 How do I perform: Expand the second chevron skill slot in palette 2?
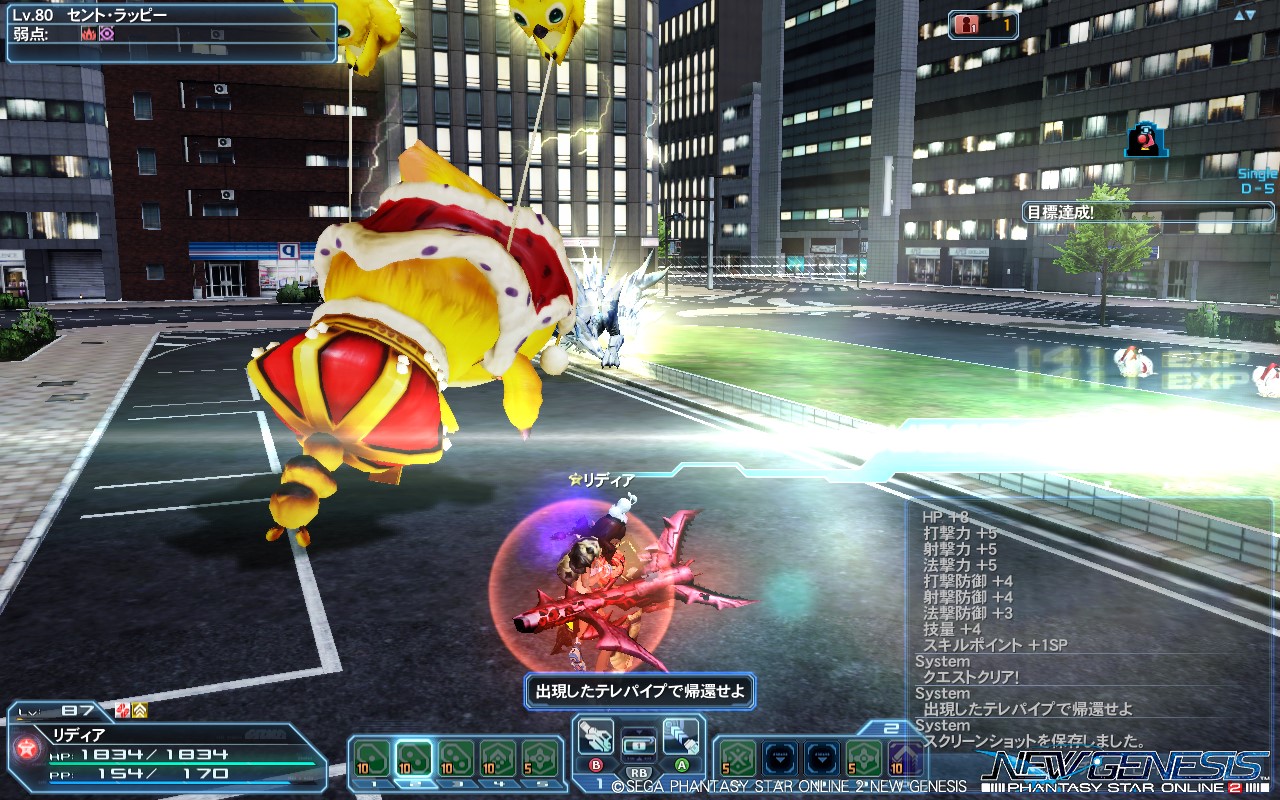[822, 757]
